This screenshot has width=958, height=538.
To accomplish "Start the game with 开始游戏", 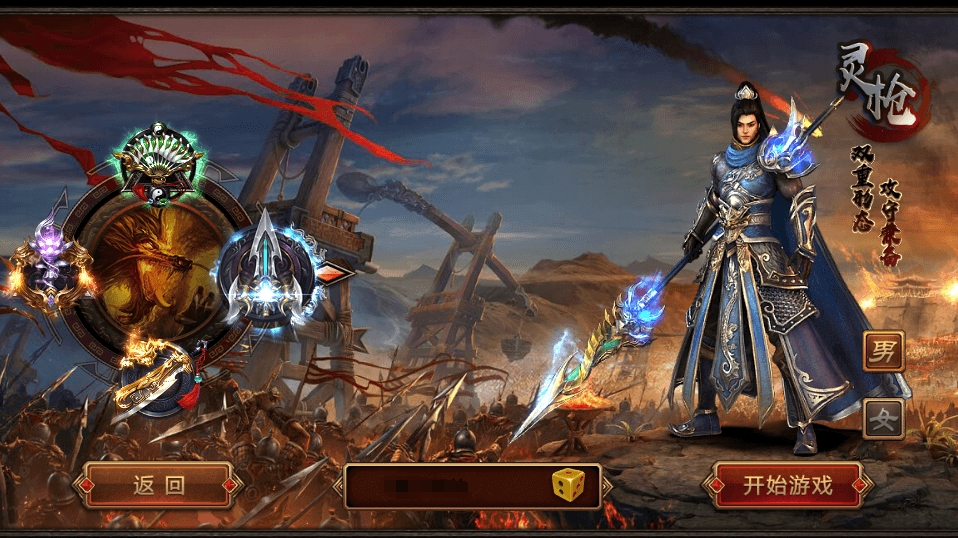I will [786, 486].
